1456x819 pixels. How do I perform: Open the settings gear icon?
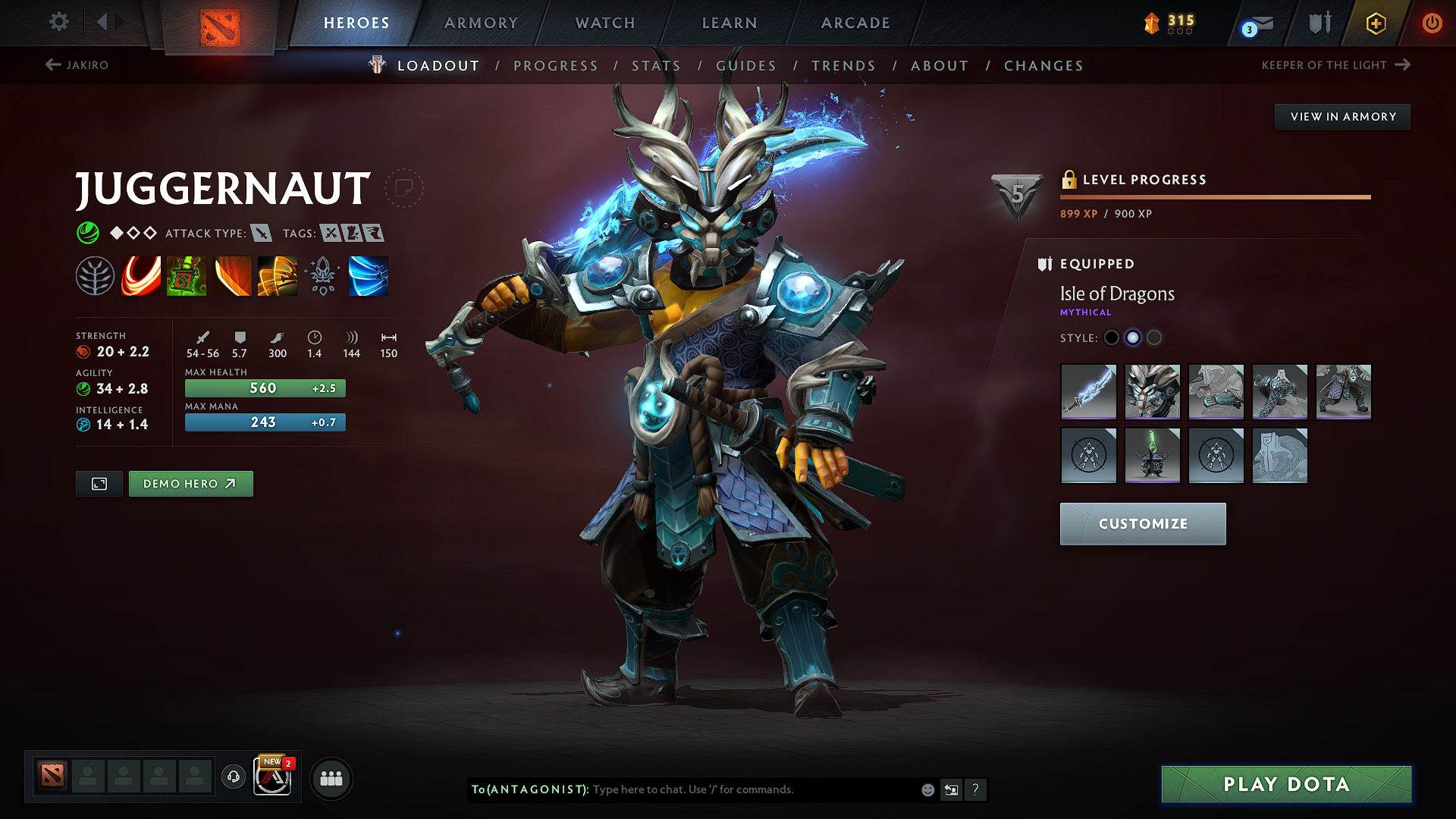pos(58,22)
